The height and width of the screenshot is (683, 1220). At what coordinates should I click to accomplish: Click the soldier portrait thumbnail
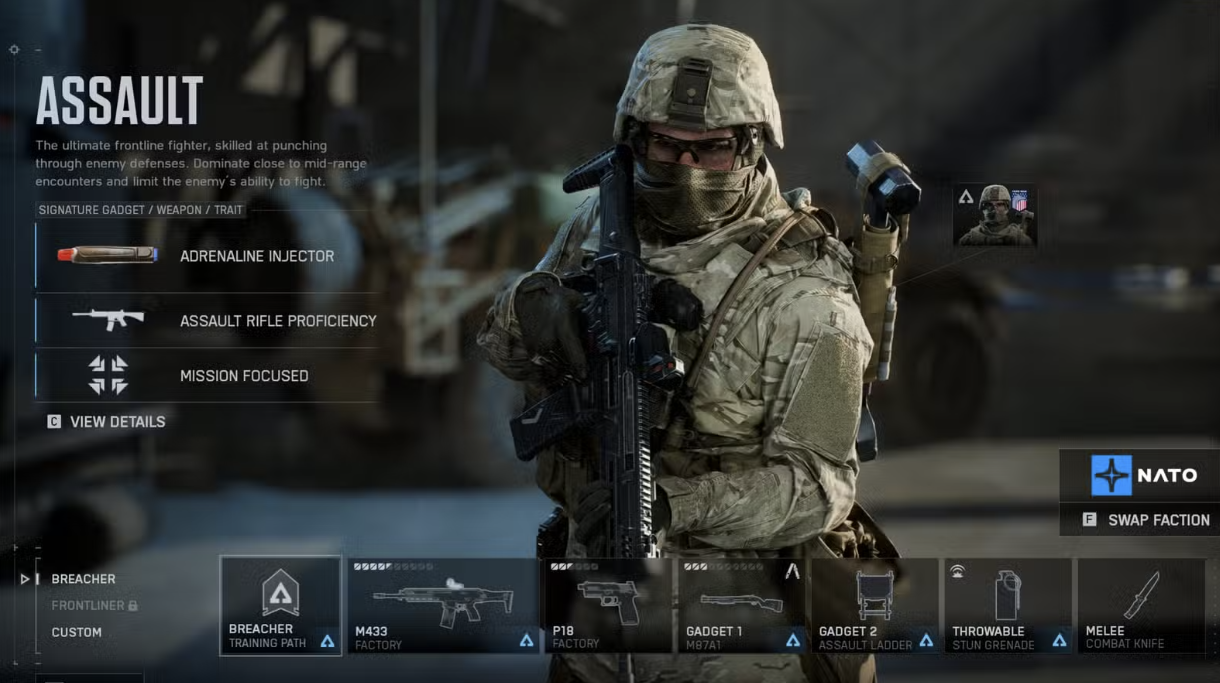(994, 215)
